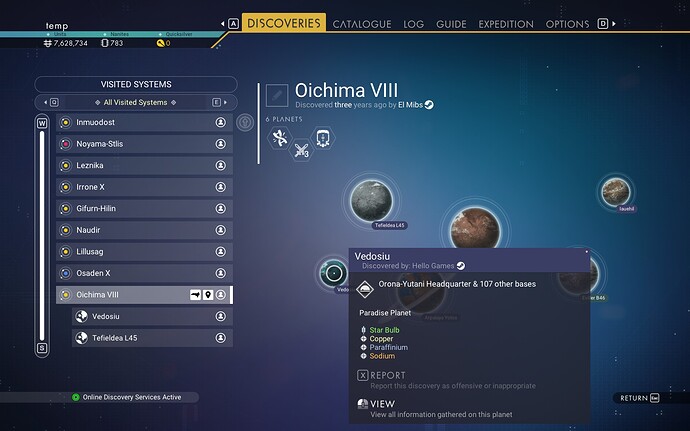Select Inmuodost in visited systems
The image size is (690, 431).
point(143,122)
